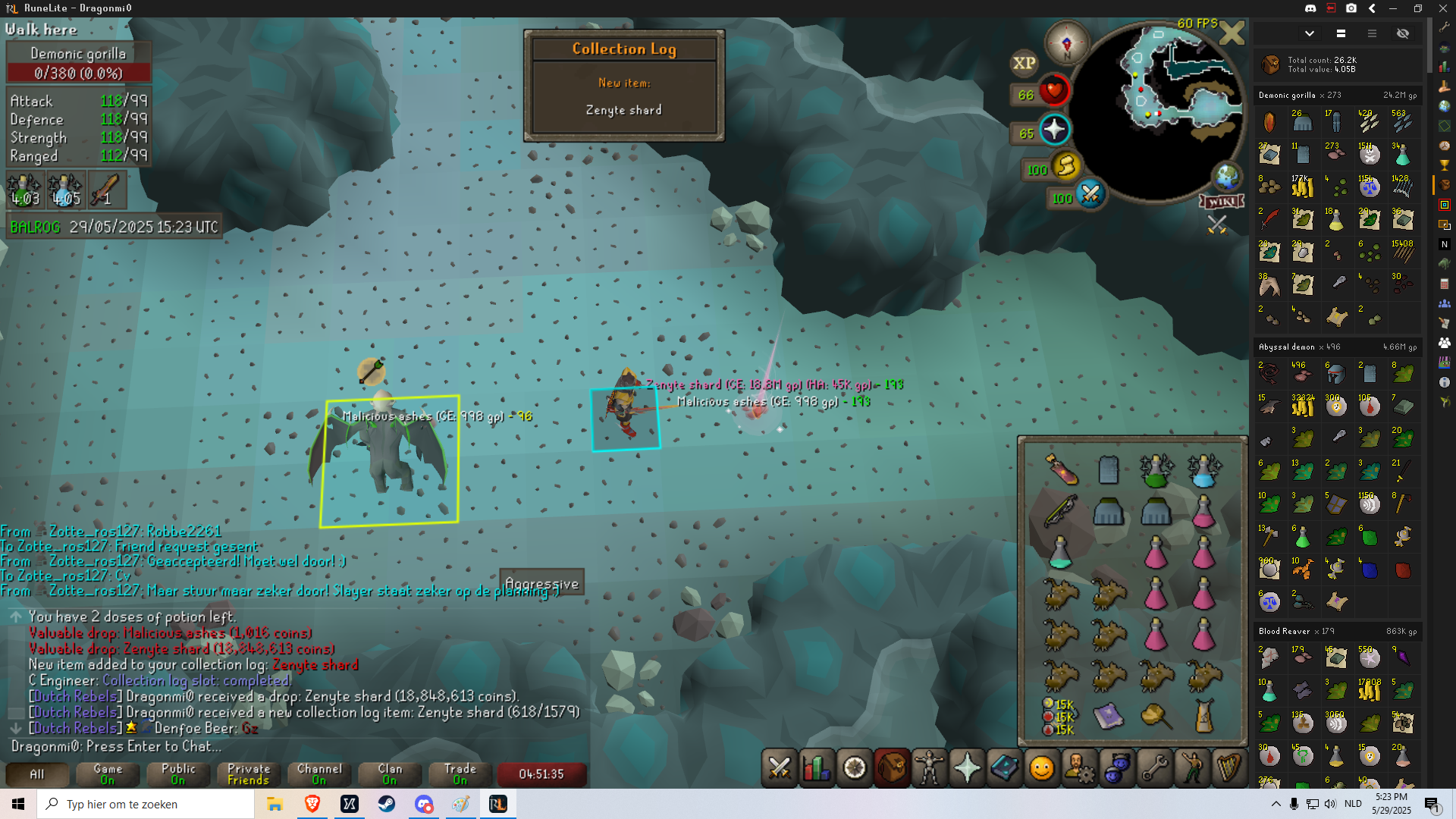
Task: Click the compass to face north
Action: pyautogui.click(x=1066, y=42)
